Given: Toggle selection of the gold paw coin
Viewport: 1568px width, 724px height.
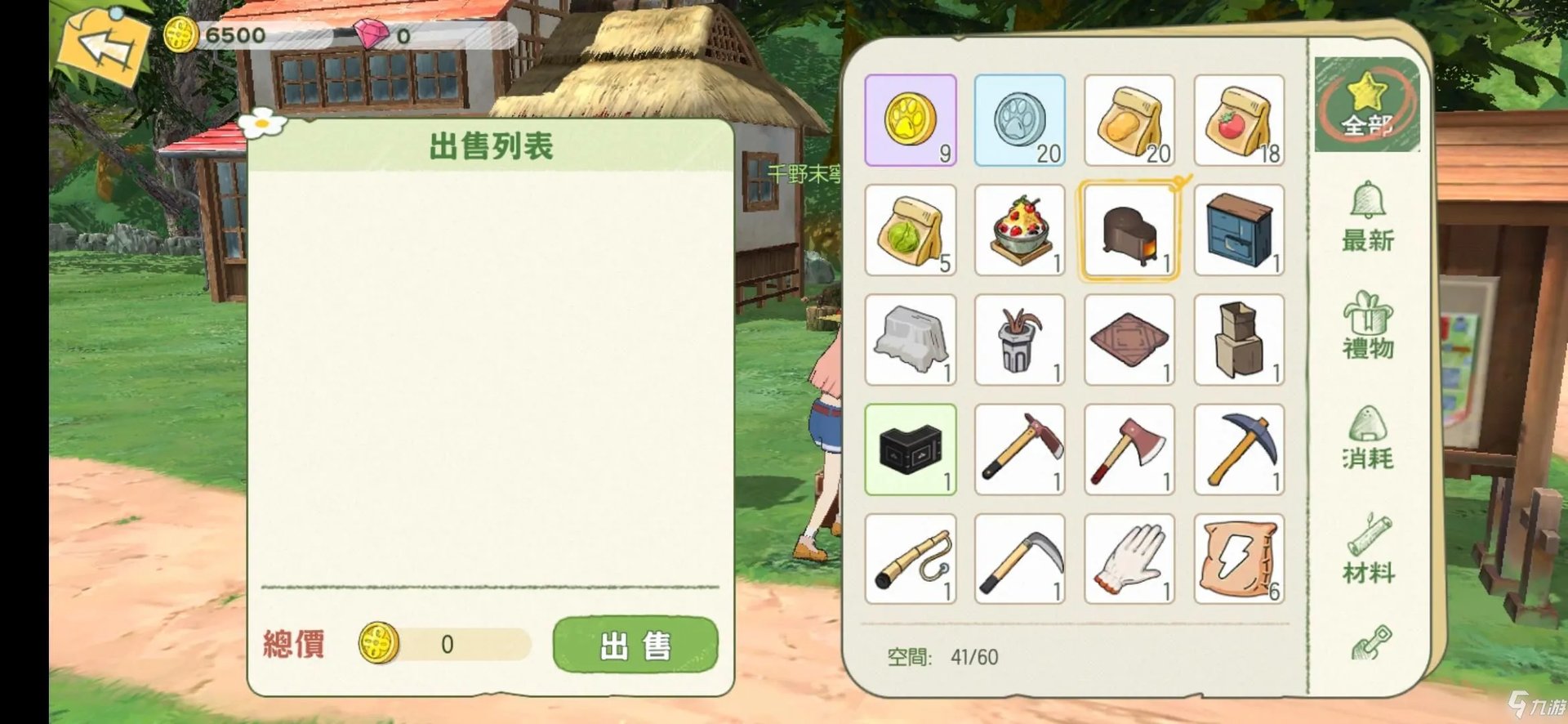Looking at the screenshot, I should 910,120.
